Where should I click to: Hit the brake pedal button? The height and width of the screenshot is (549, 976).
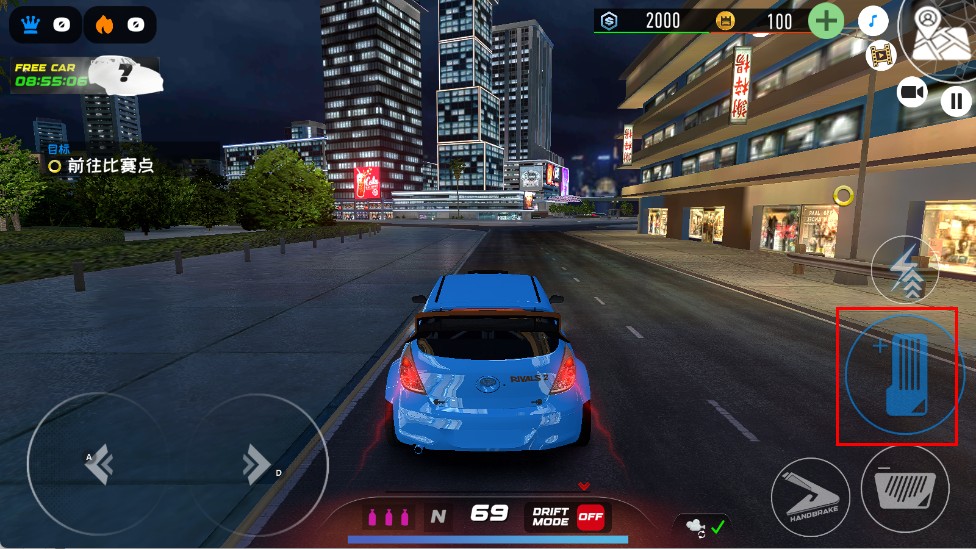904,489
